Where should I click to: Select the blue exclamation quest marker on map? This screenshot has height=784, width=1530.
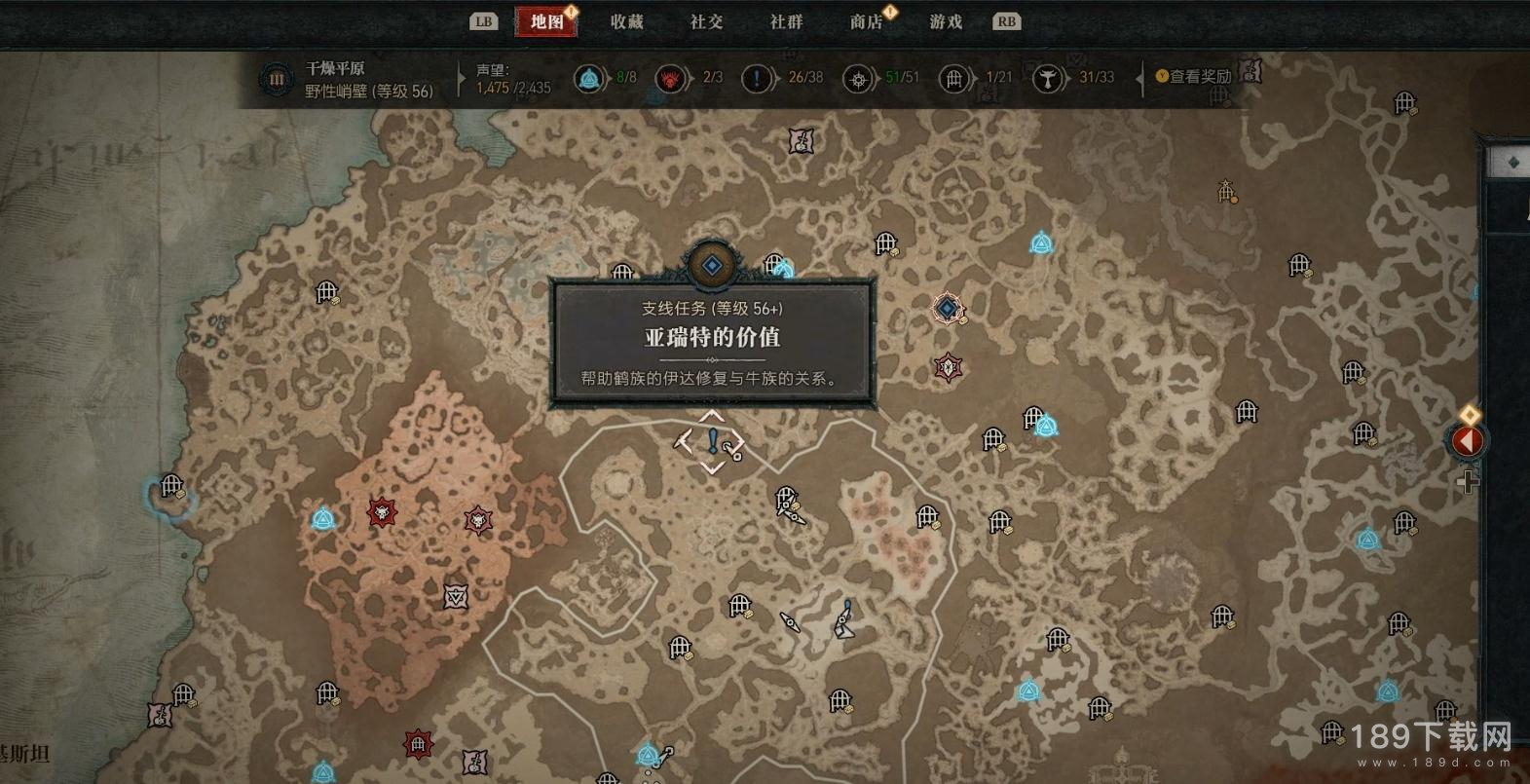click(x=713, y=441)
